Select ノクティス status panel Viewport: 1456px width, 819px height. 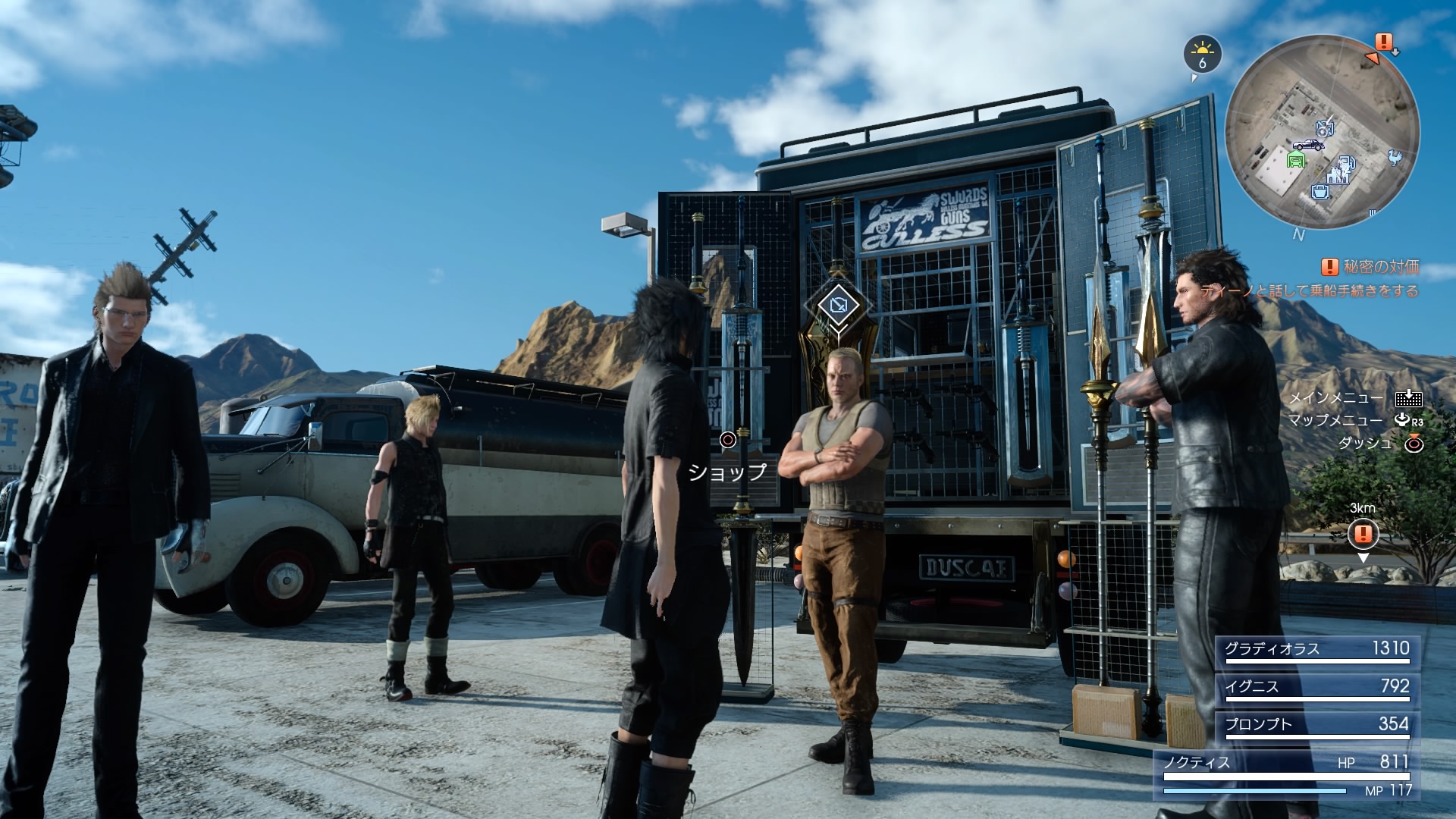[x=1287, y=774]
